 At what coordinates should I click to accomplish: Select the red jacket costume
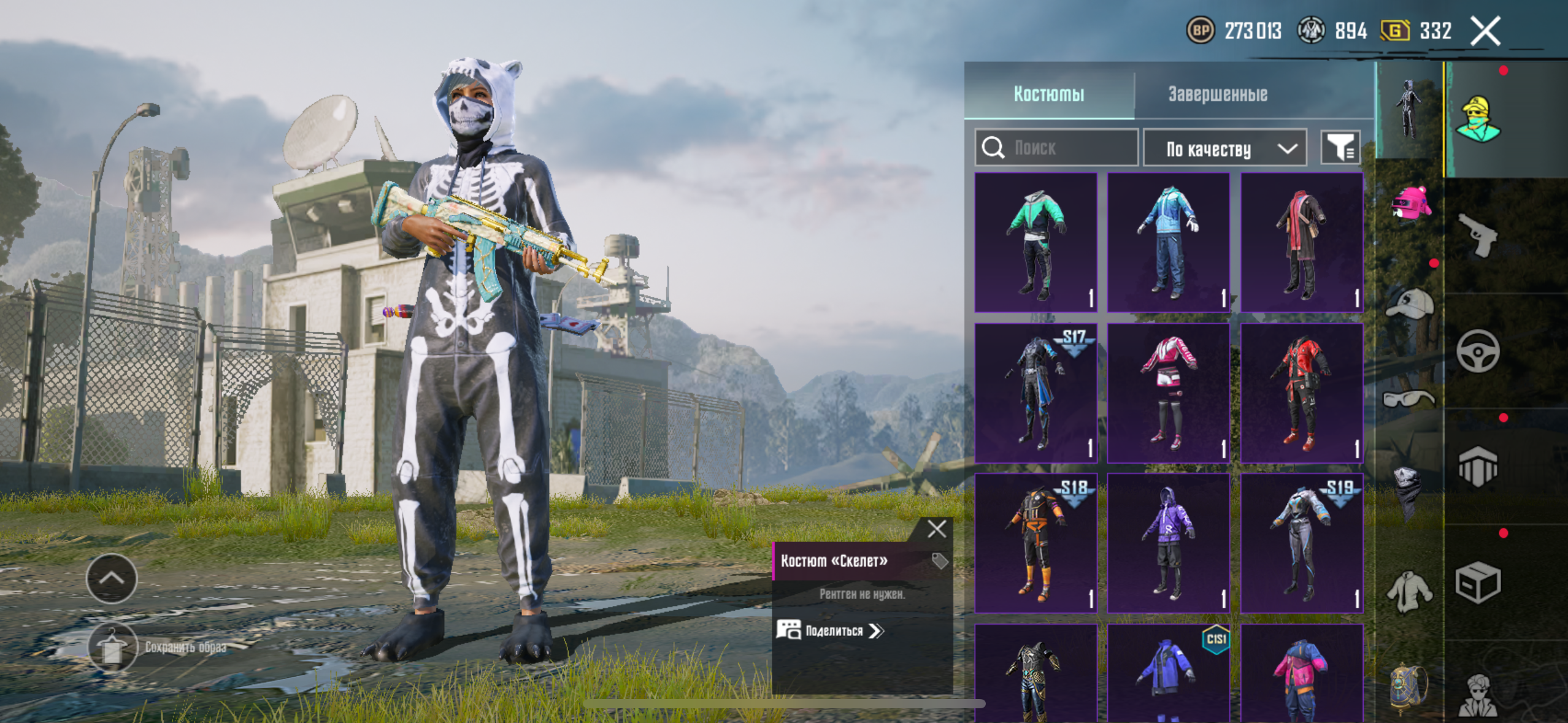coord(1302,392)
